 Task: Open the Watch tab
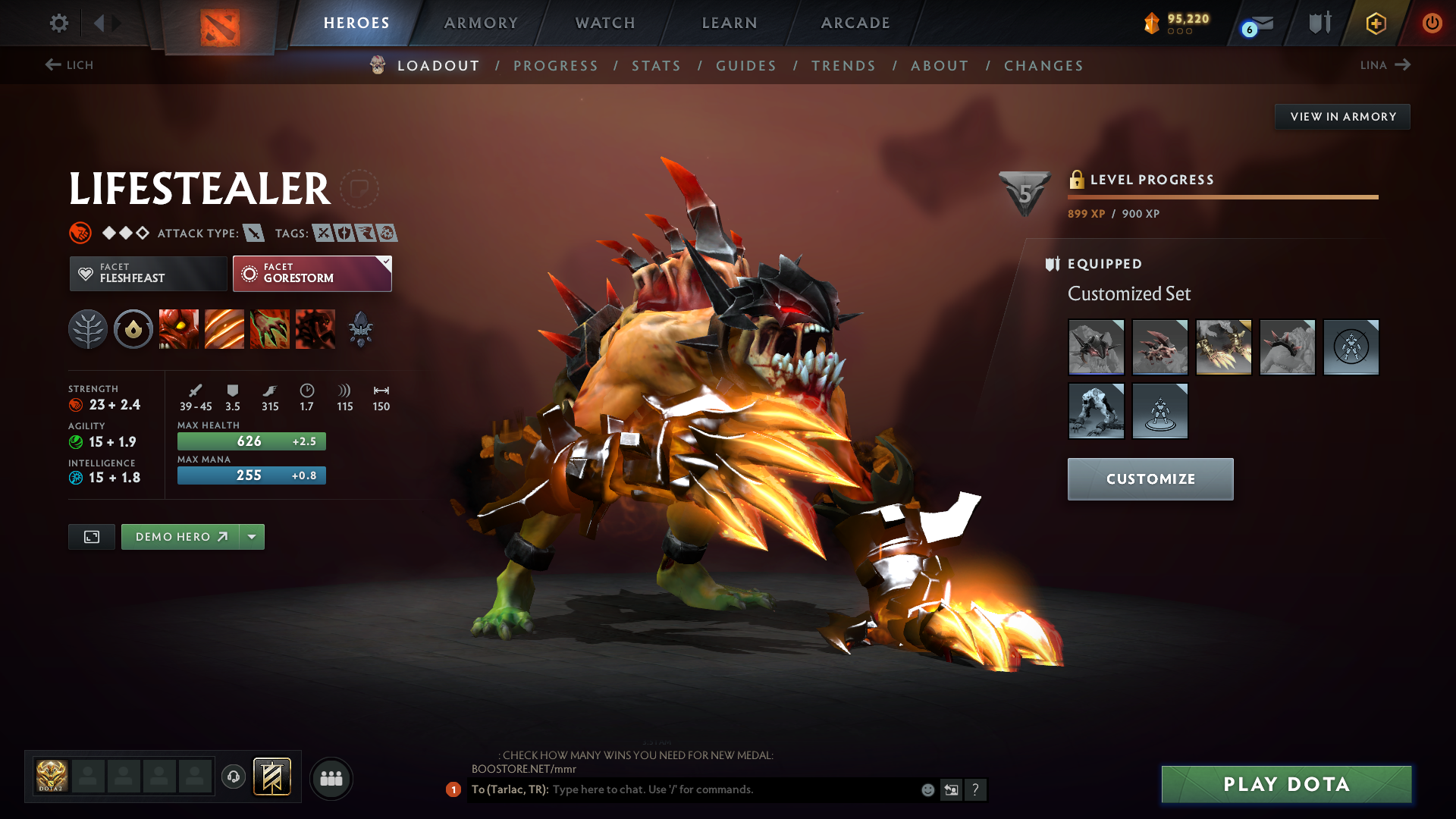(605, 23)
